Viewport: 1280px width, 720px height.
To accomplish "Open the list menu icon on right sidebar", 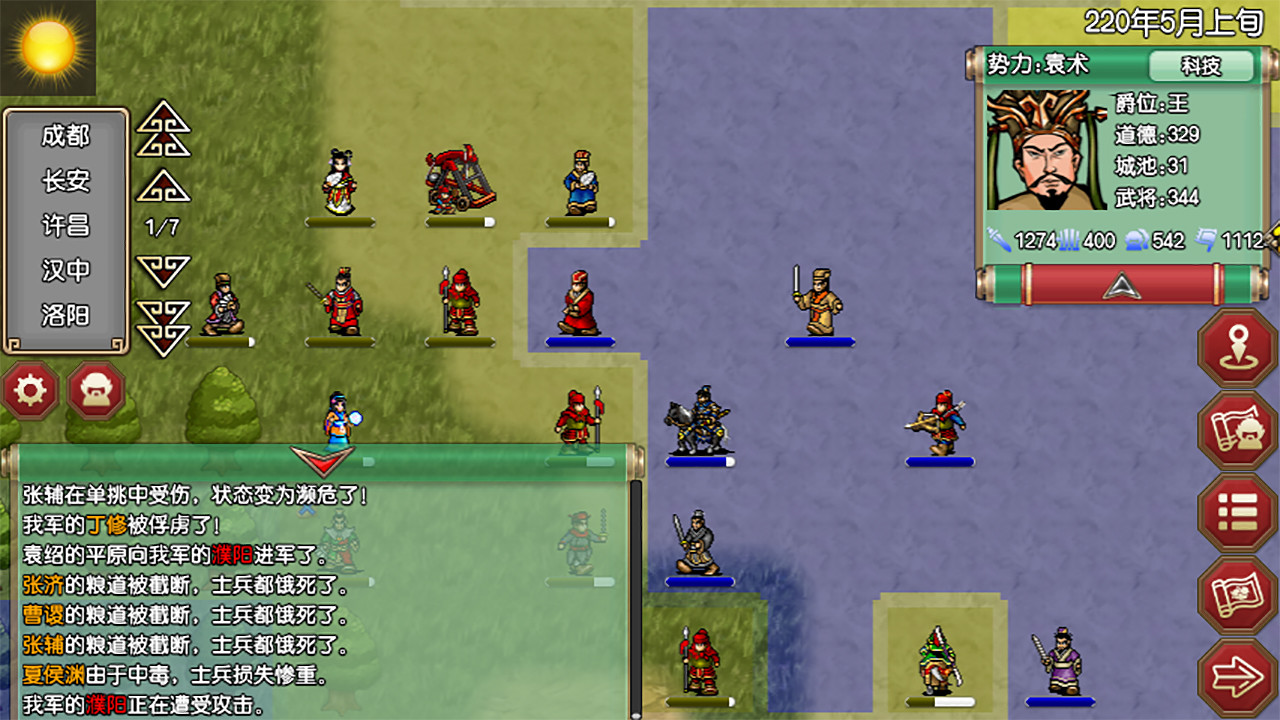I will pyautogui.click(x=1237, y=512).
